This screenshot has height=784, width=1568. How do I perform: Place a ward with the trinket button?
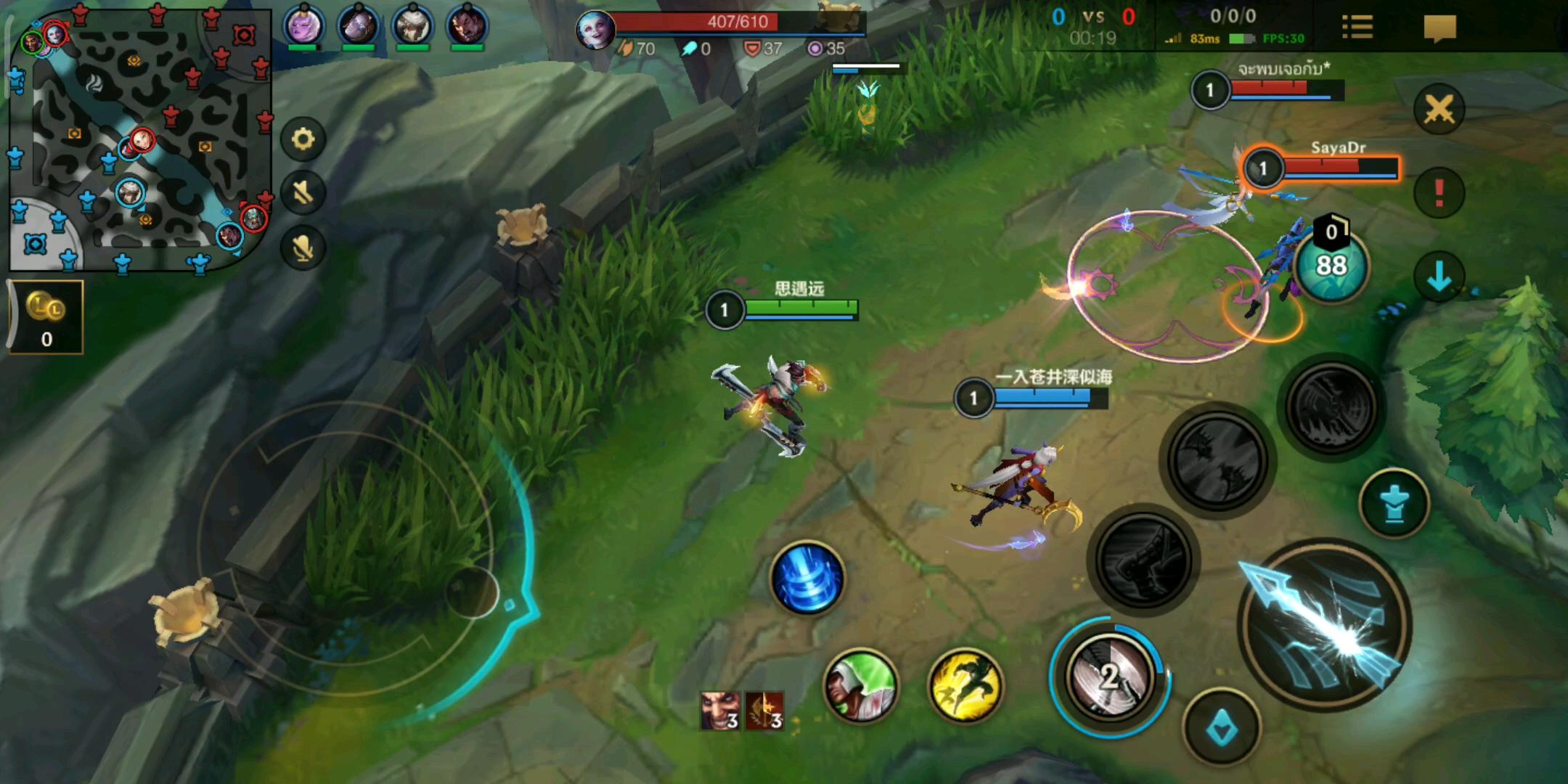(1394, 503)
